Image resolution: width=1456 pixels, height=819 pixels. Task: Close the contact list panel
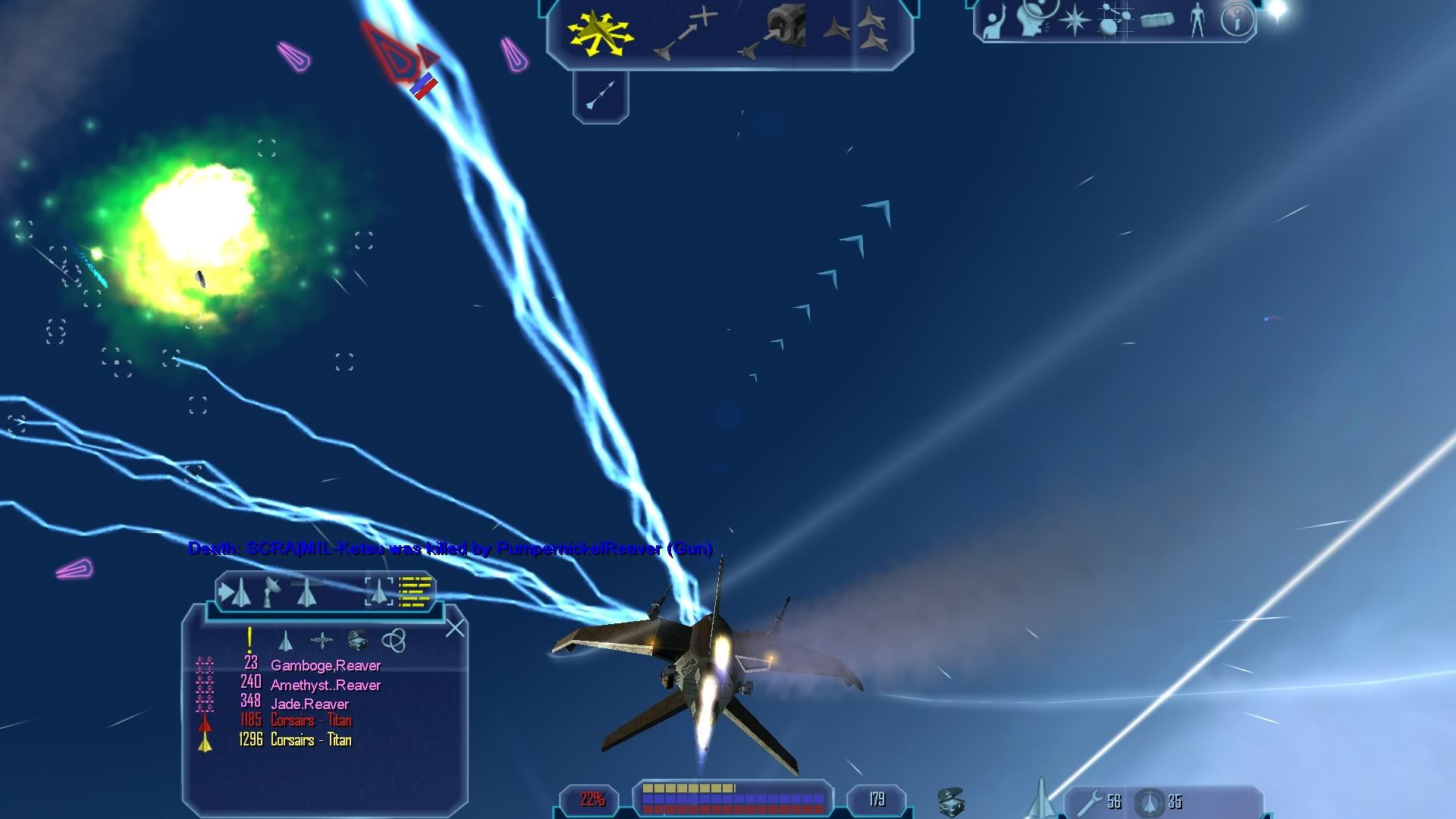[455, 628]
